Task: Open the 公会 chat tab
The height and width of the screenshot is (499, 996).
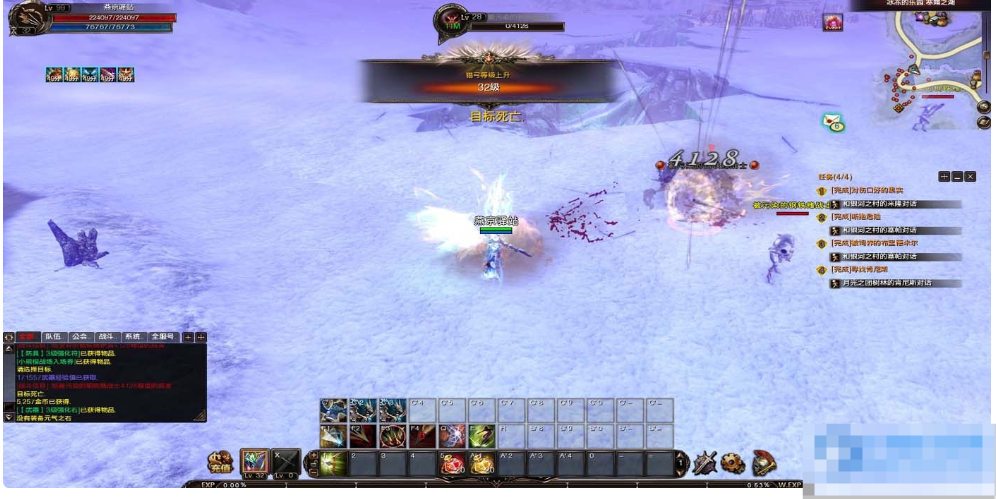Action: [x=80, y=337]
